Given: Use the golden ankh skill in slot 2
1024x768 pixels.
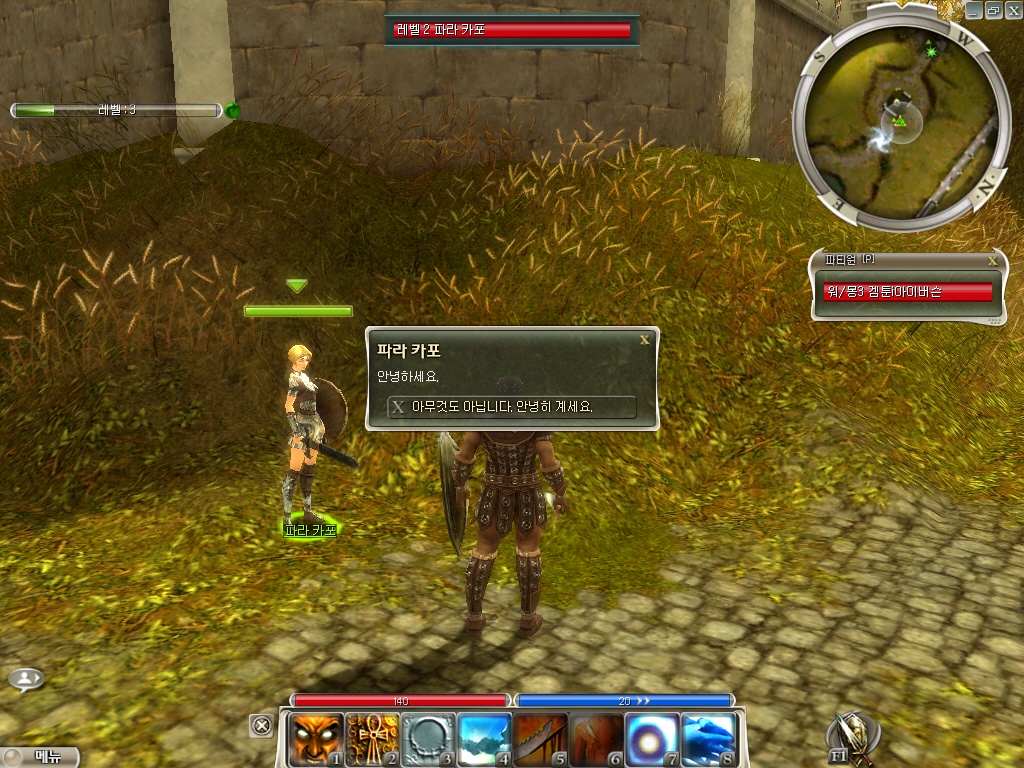Looking at the screenshot, I should click(372, 738).
